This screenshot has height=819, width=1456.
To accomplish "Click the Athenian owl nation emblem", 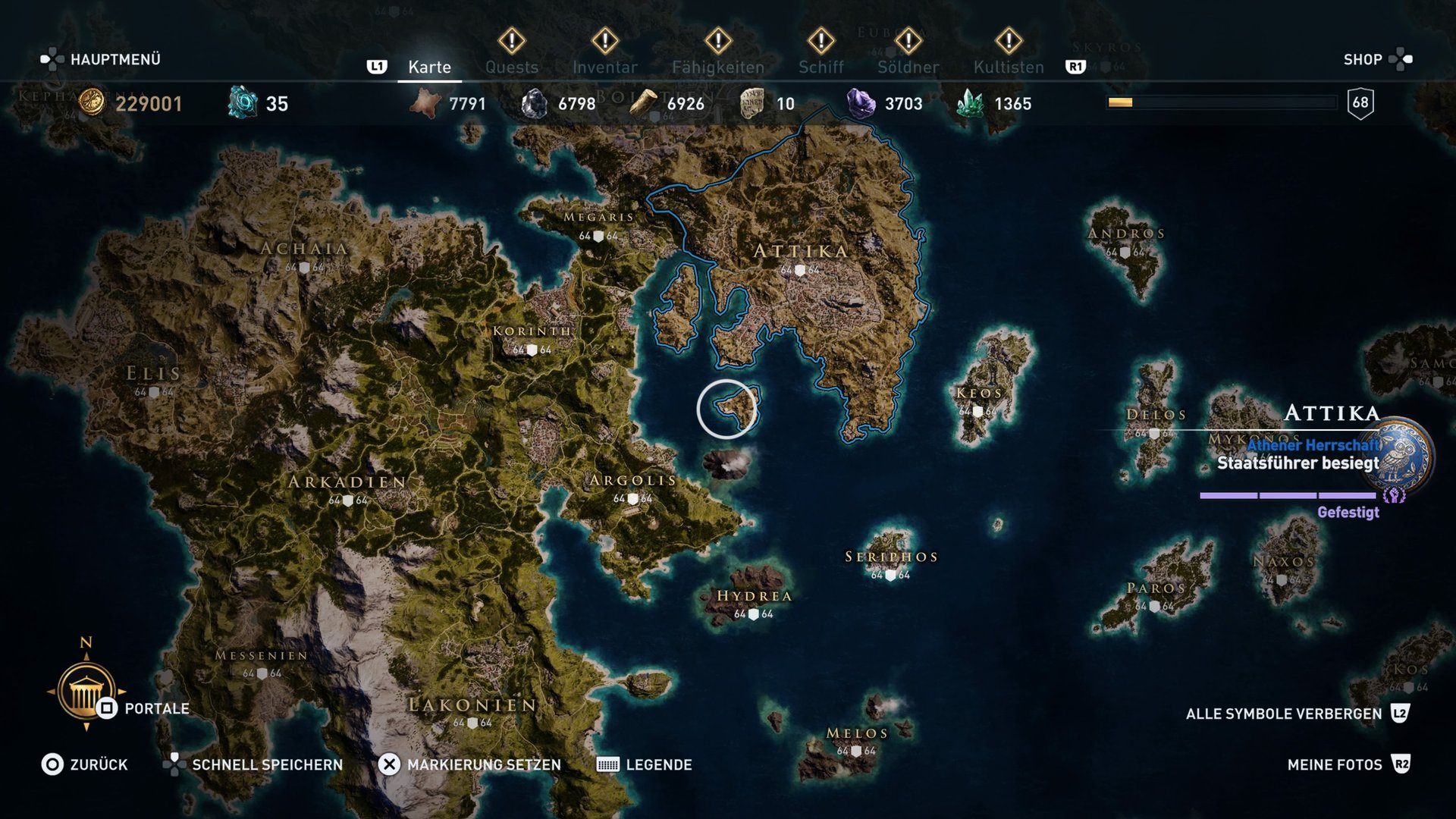I will pyautogui.click(x=1404, y=456).
